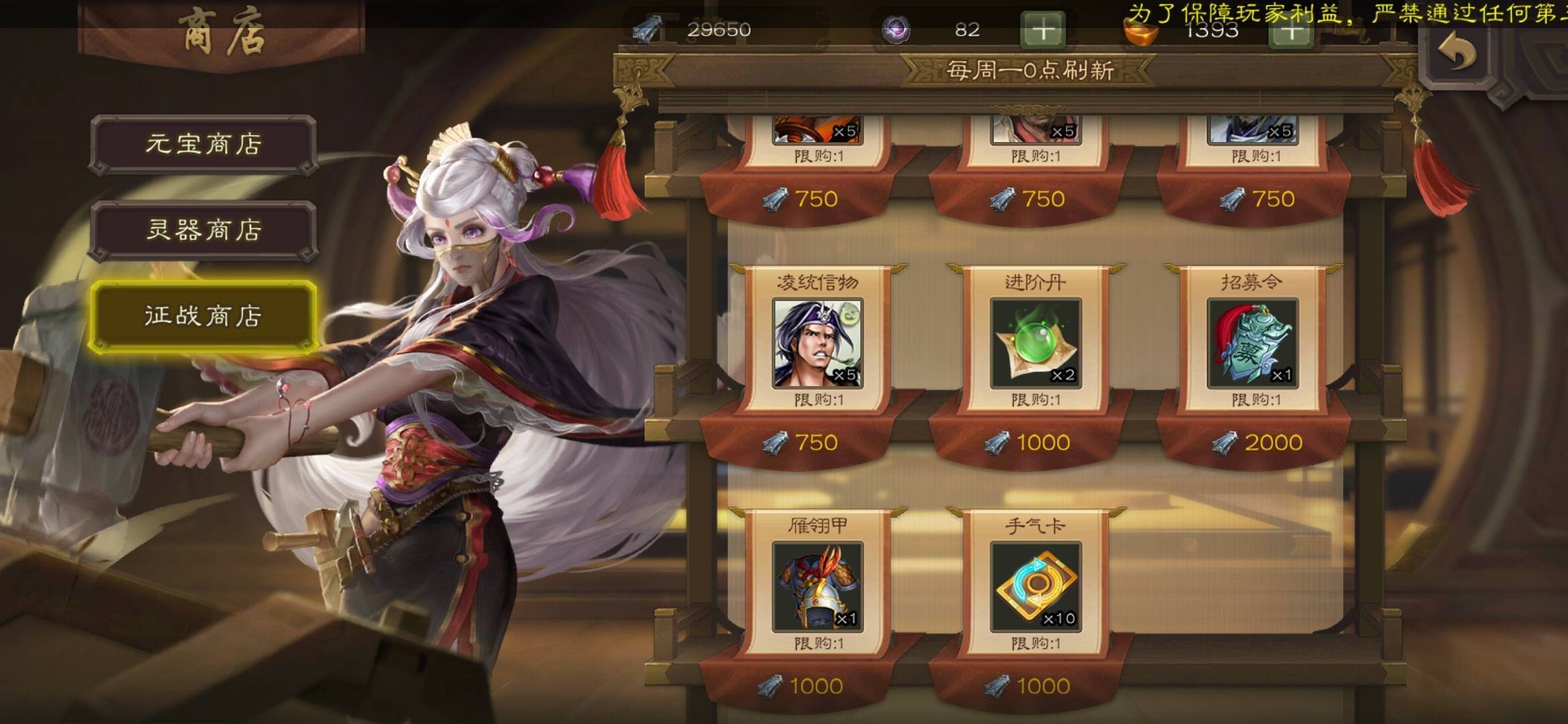
Task: Buy 手气卡 for 1000 tokens
Action: tap(1030, 686)
